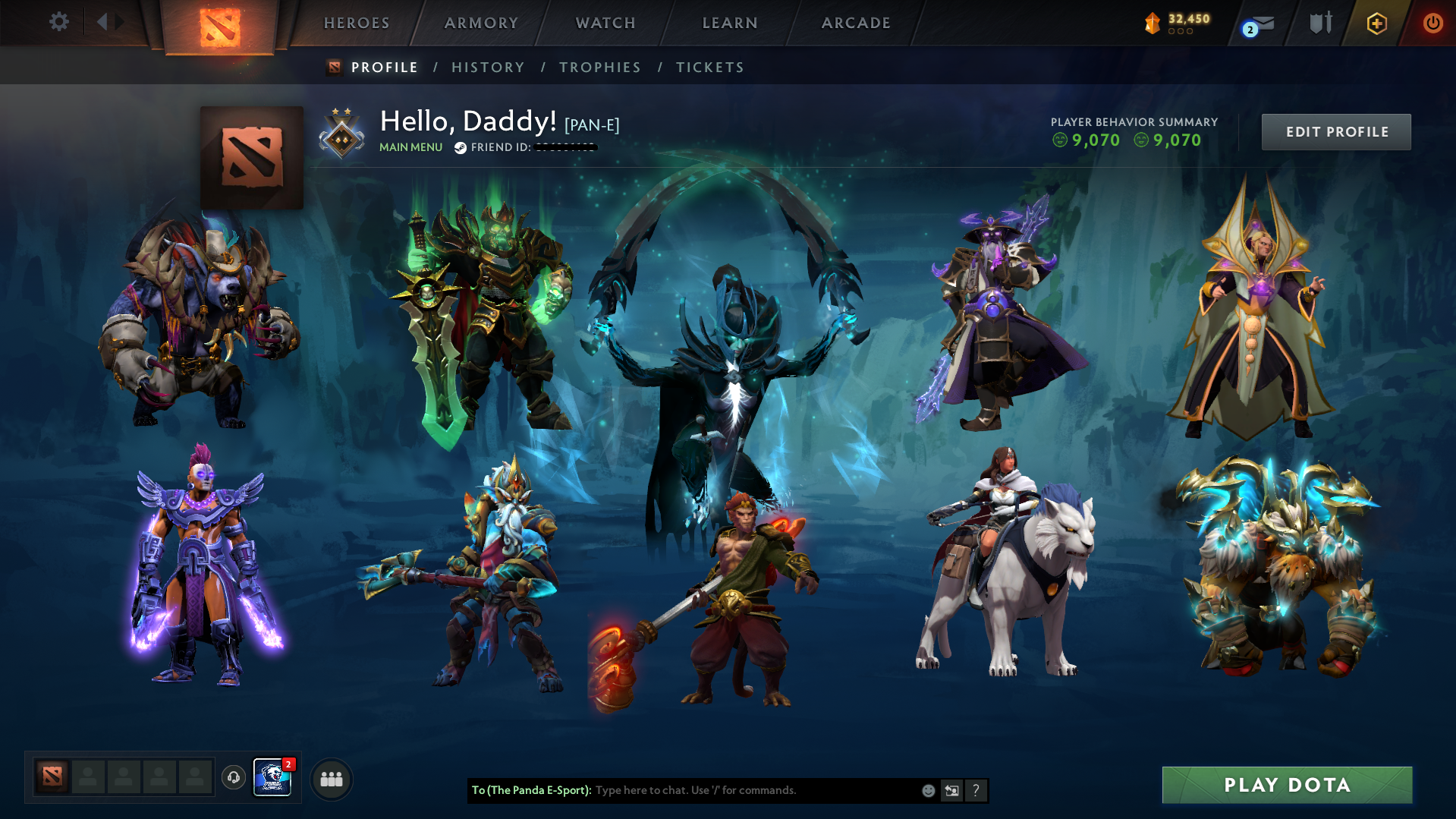Open the emoticon picker in chat
The width and height of the screenshot is (1456, 819).
point(928,790)
